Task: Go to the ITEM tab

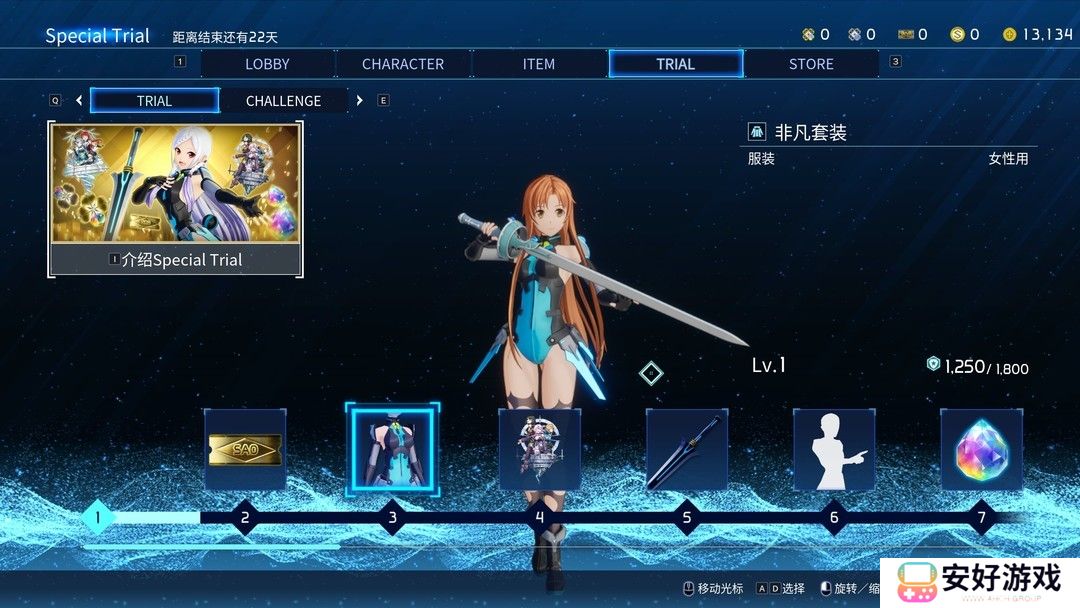Action: click(x=538, y=64)
